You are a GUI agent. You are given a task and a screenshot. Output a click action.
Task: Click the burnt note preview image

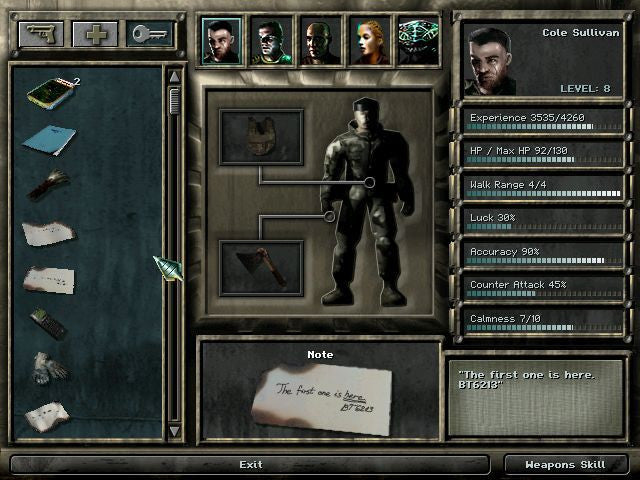[320, 398]
